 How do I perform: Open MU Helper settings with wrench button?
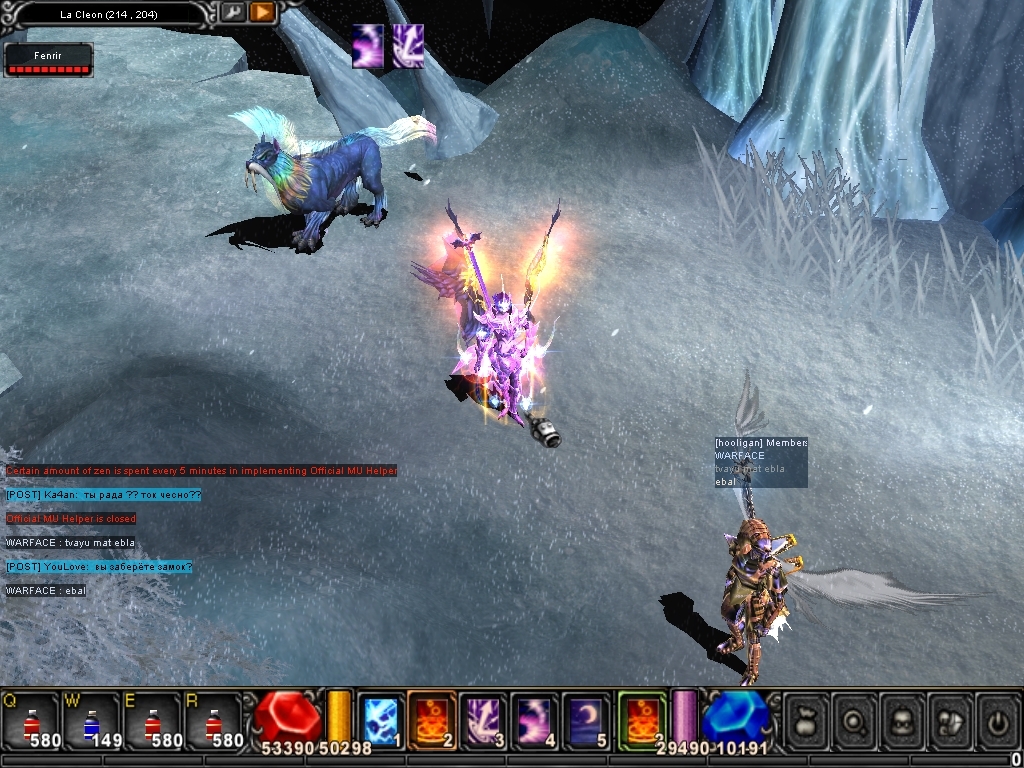(x=232, y=12)
